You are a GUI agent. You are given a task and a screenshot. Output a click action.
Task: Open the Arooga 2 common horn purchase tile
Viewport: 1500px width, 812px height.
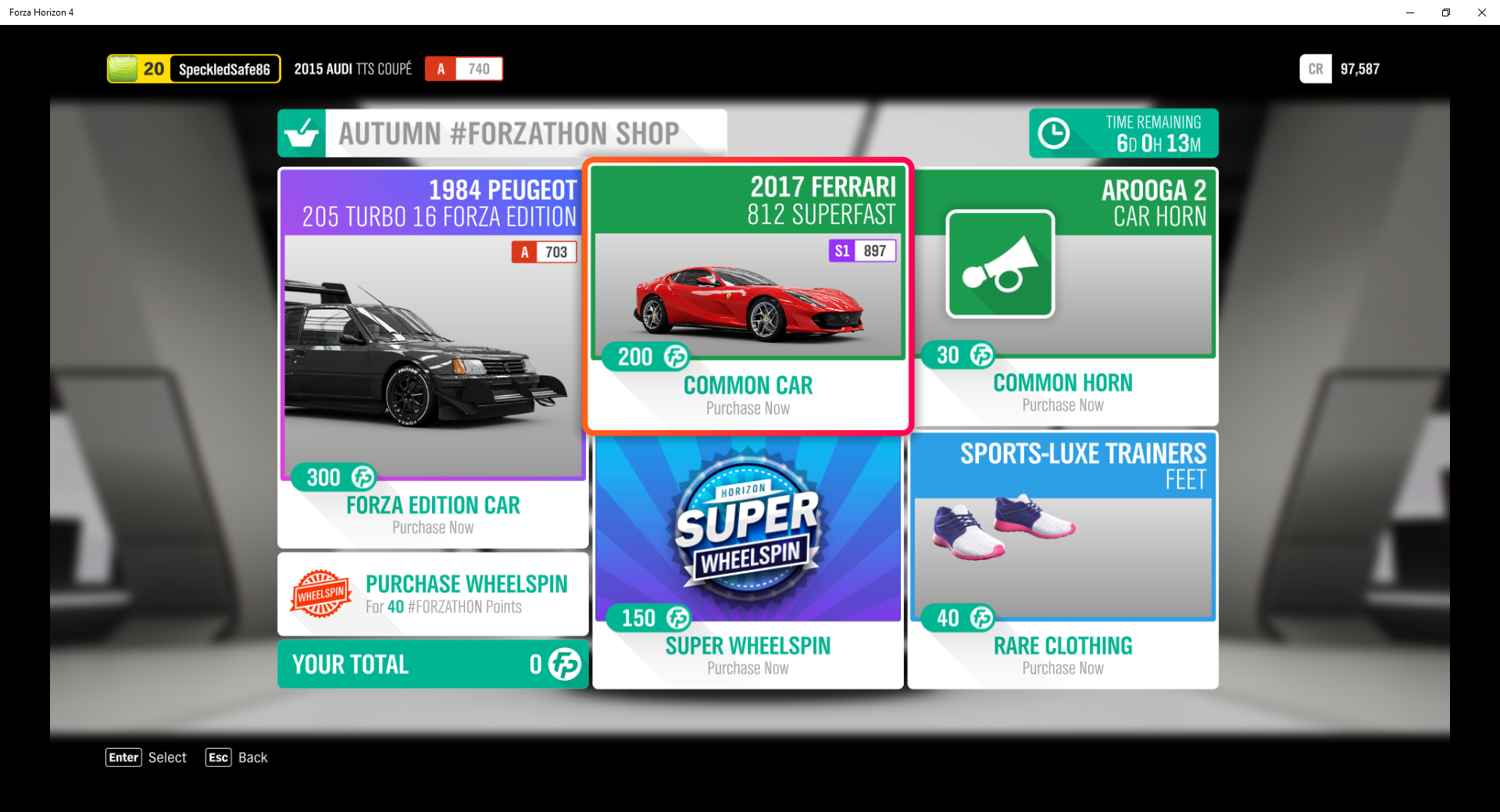tap(1064, 297)
